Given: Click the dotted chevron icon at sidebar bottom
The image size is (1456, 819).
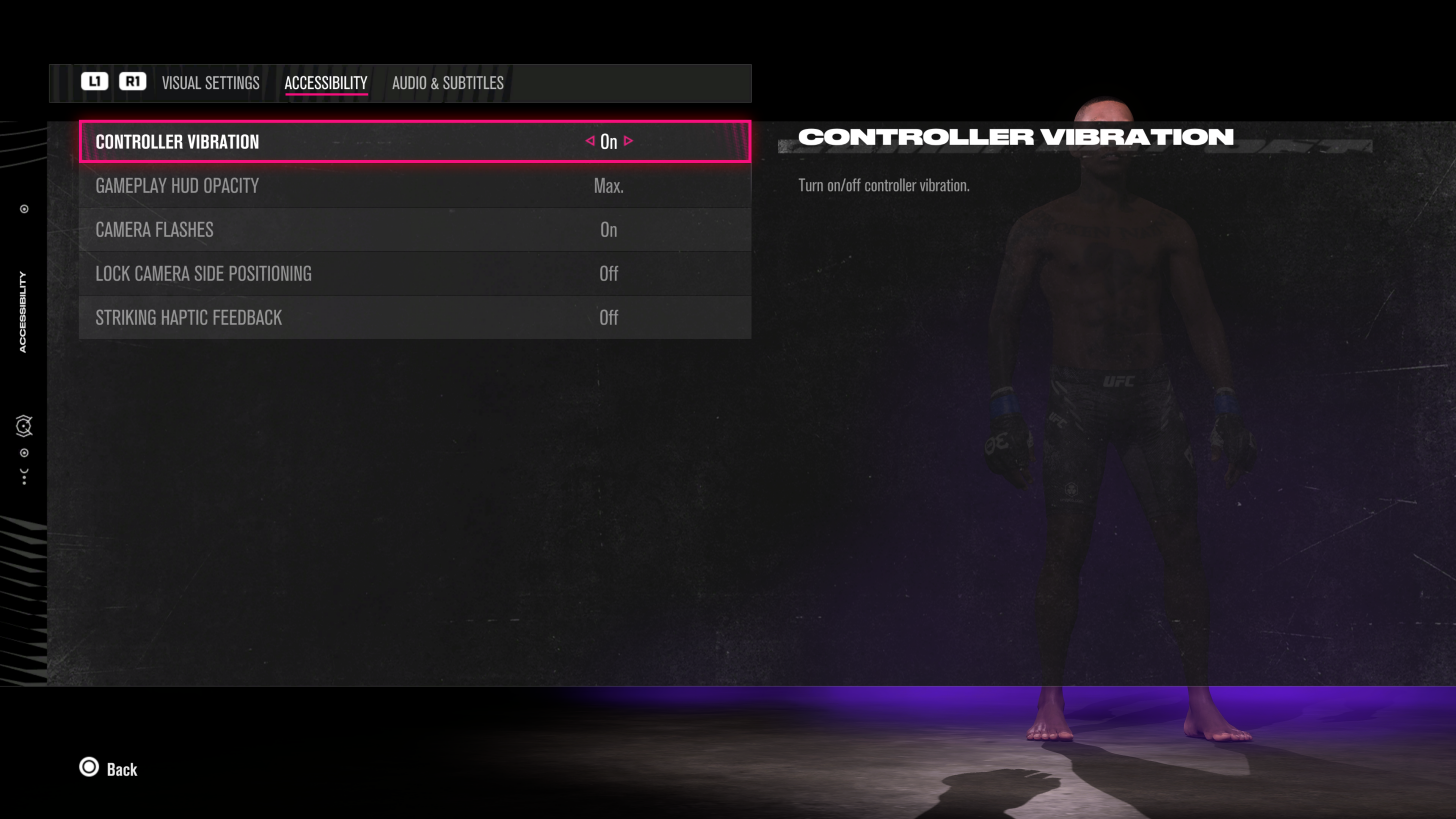Looking at the screenshot, I should (x=24, y=478).
